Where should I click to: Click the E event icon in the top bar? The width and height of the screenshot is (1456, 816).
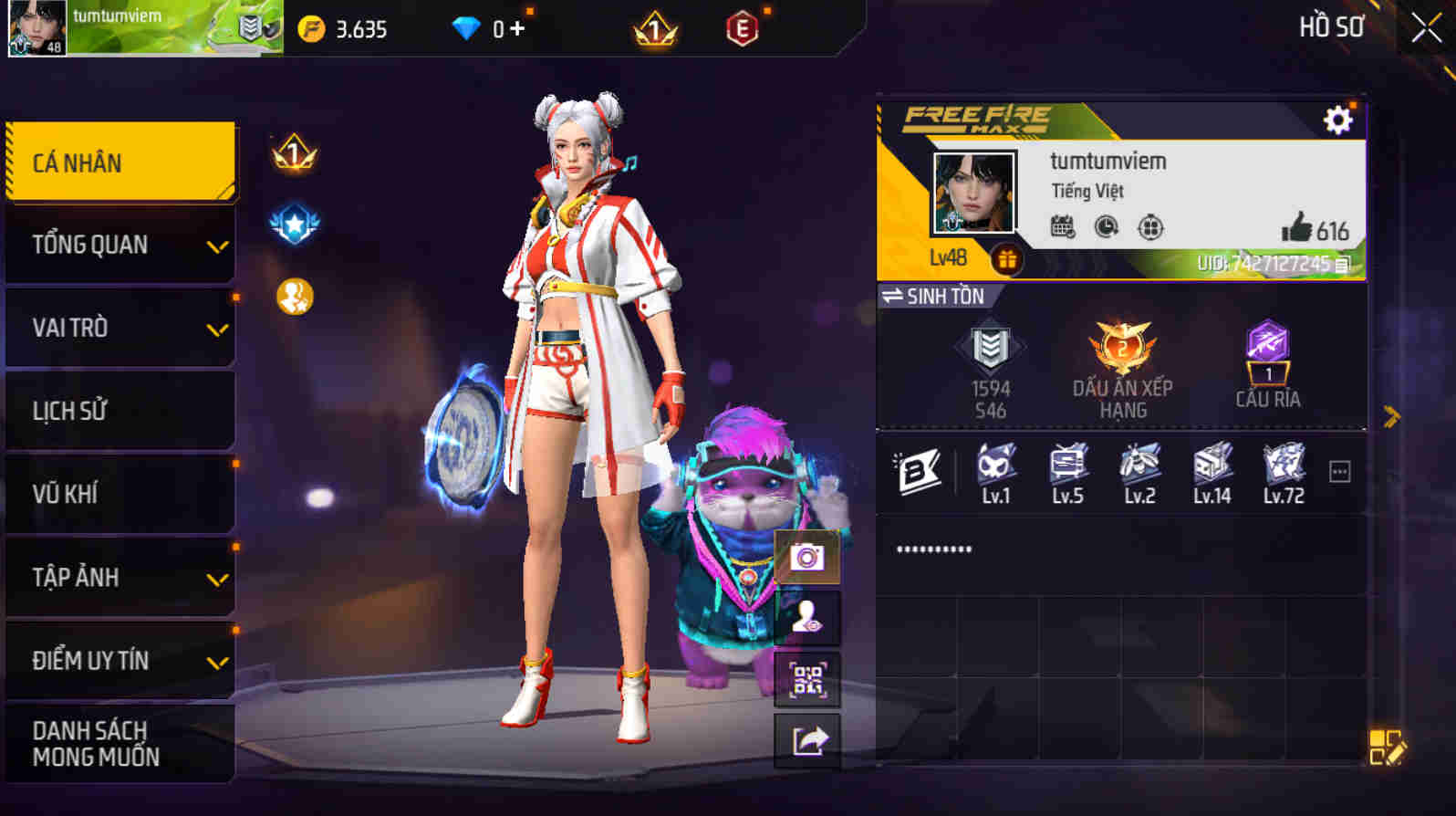point(742,28)
